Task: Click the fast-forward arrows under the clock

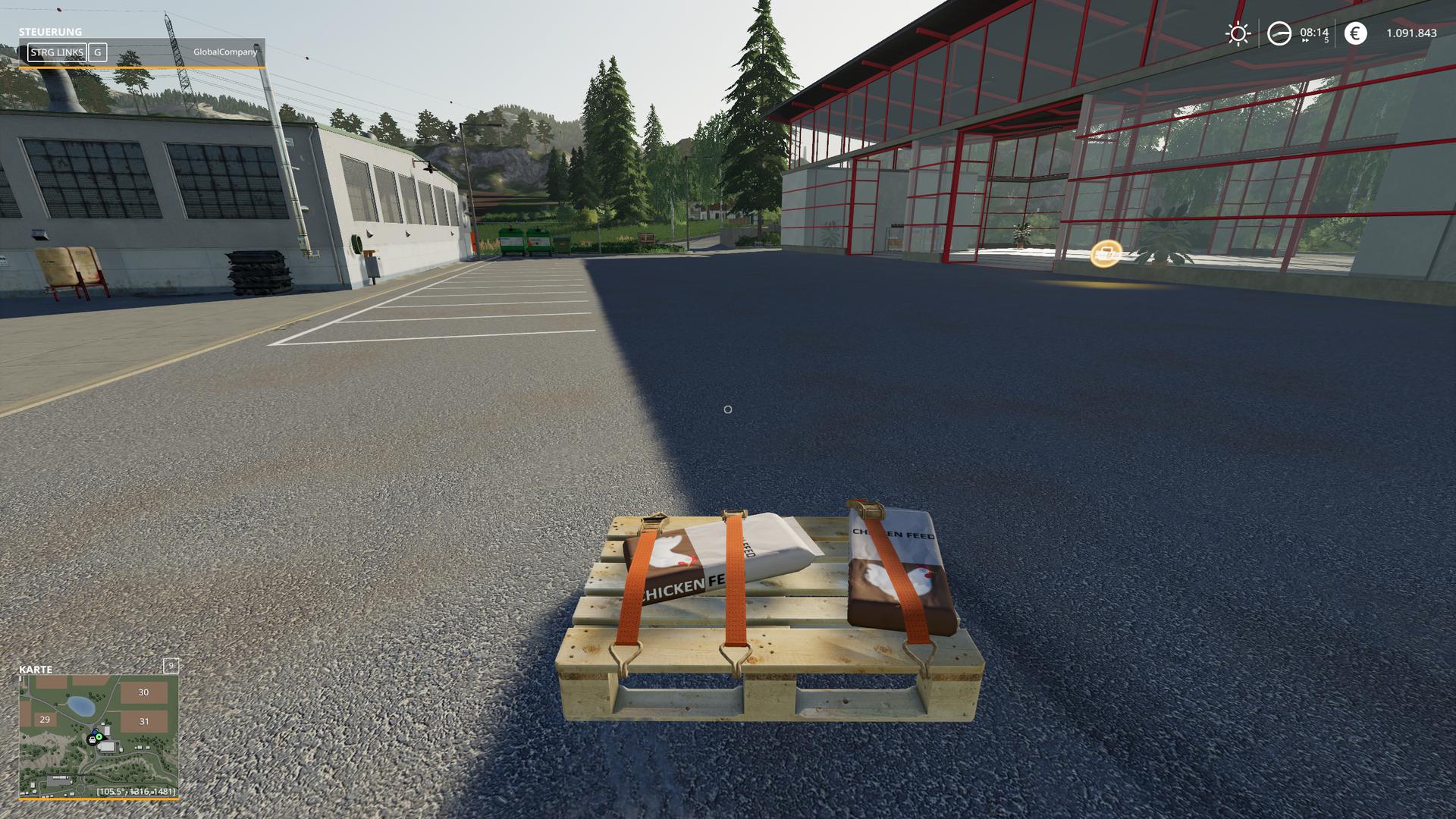Action: [1305, 40]
